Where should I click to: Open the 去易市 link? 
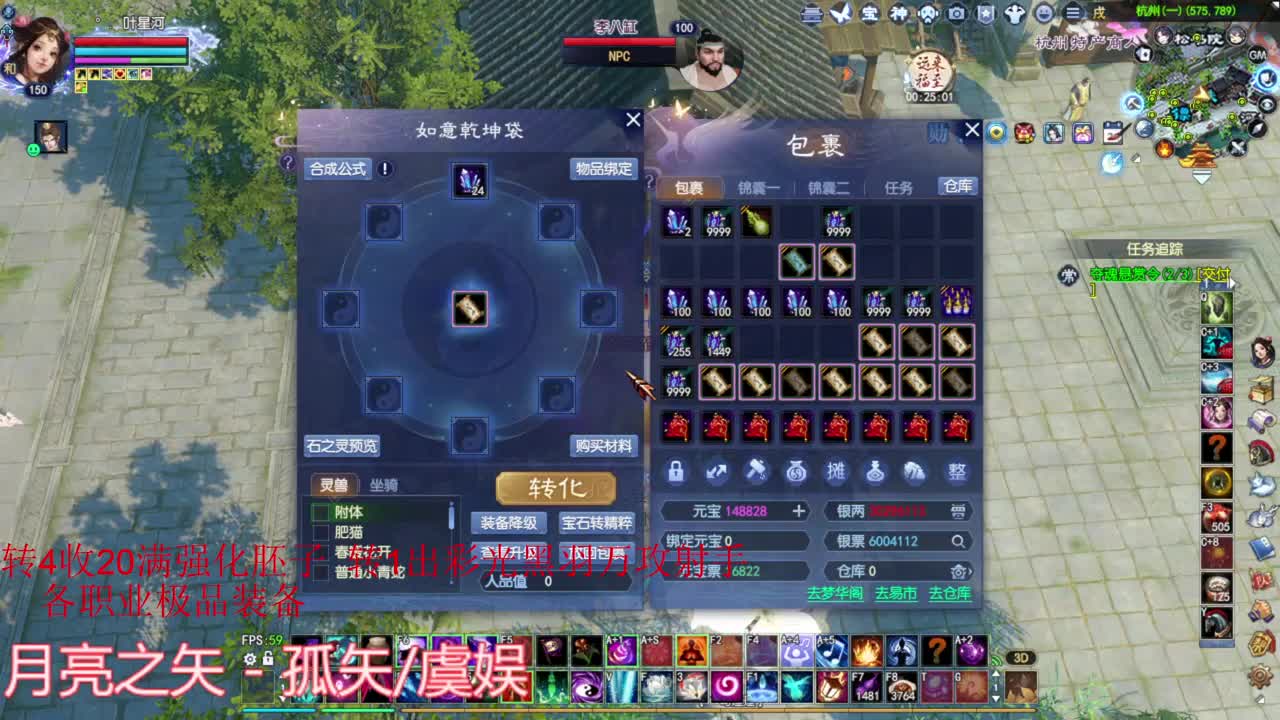coord(896,594)
